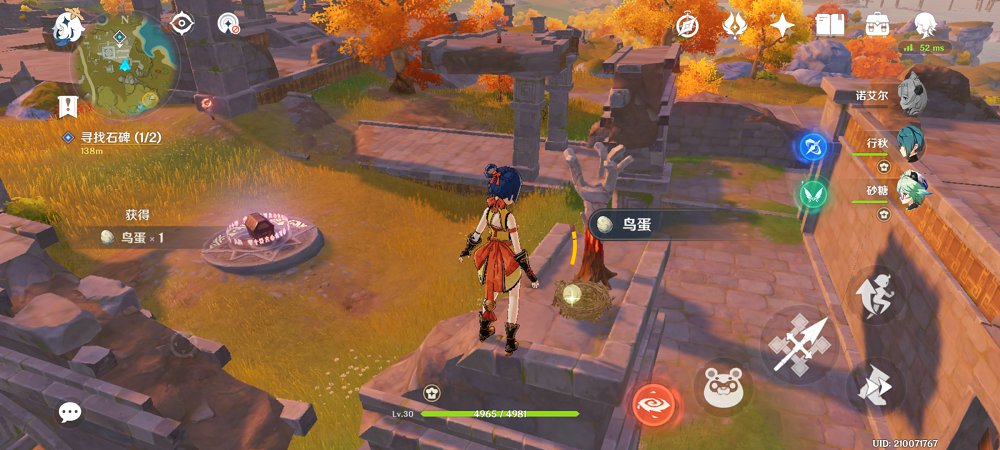Open the battle pass emblem icon
This screenshot has width=1000, height=450.
(735, 25)
